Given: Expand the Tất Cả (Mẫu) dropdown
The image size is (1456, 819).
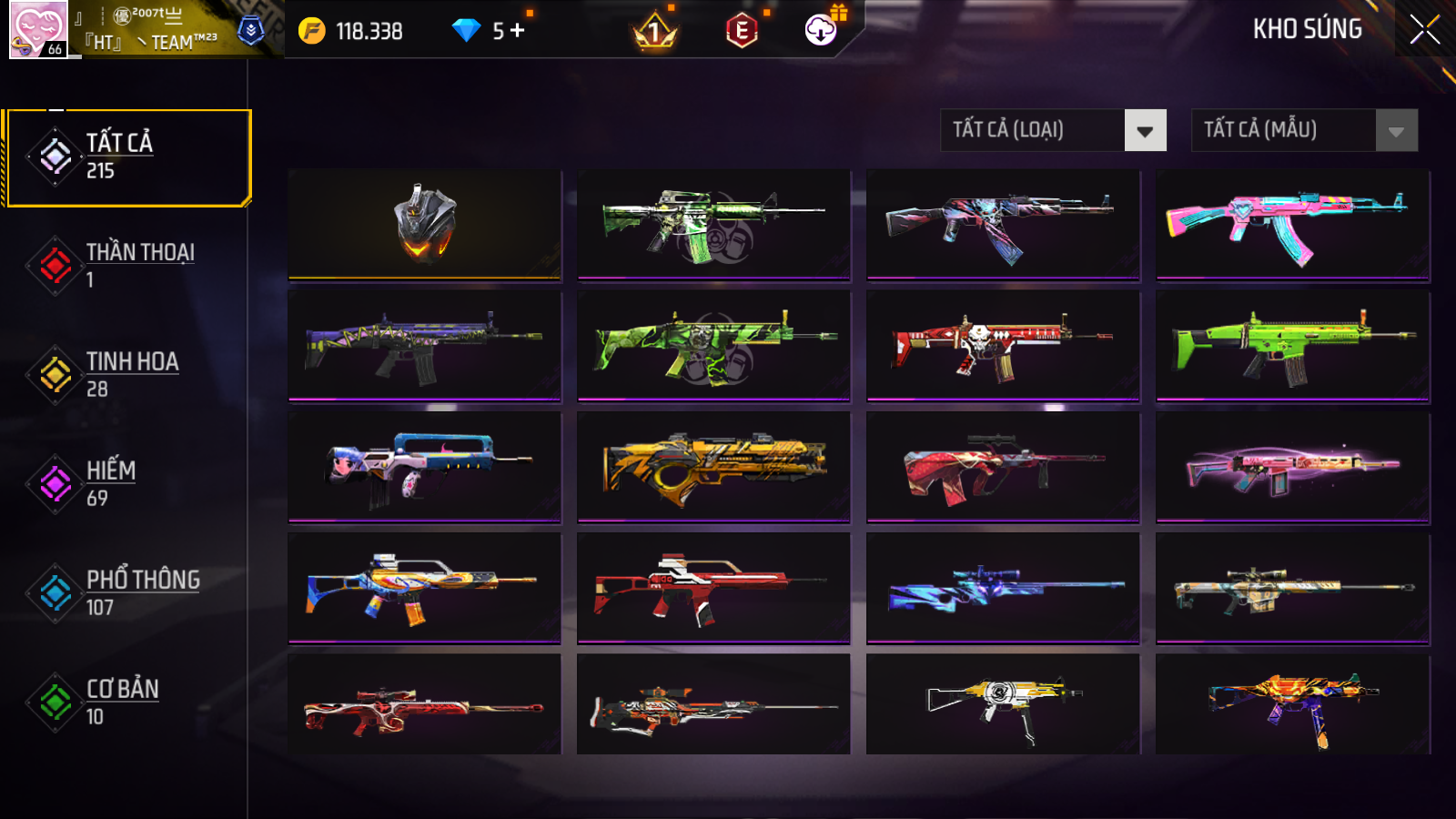Looking at the screenshot, I should pos(1304,130).
